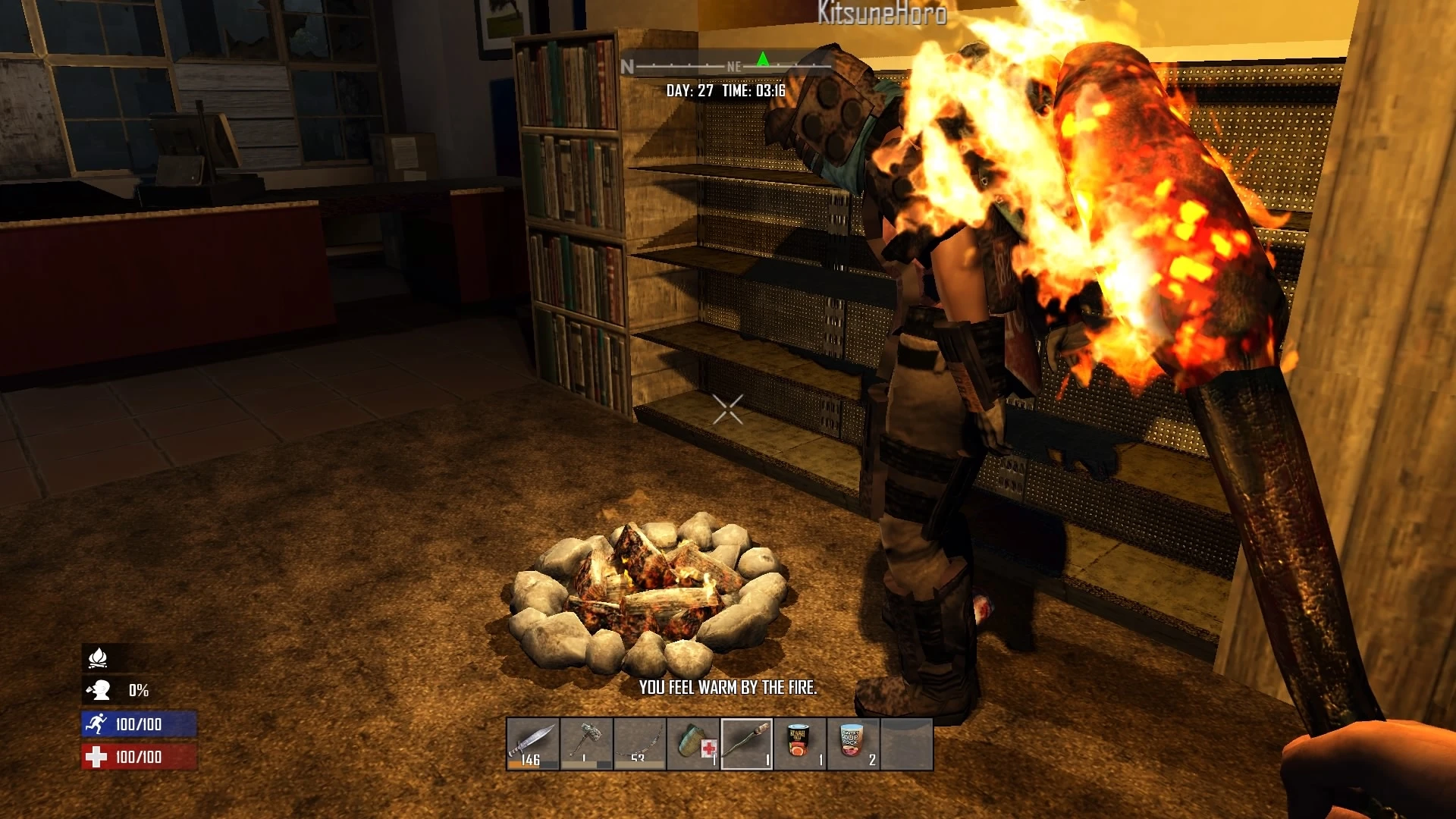Select the bandage medical item slot

[x=693, y=744]
